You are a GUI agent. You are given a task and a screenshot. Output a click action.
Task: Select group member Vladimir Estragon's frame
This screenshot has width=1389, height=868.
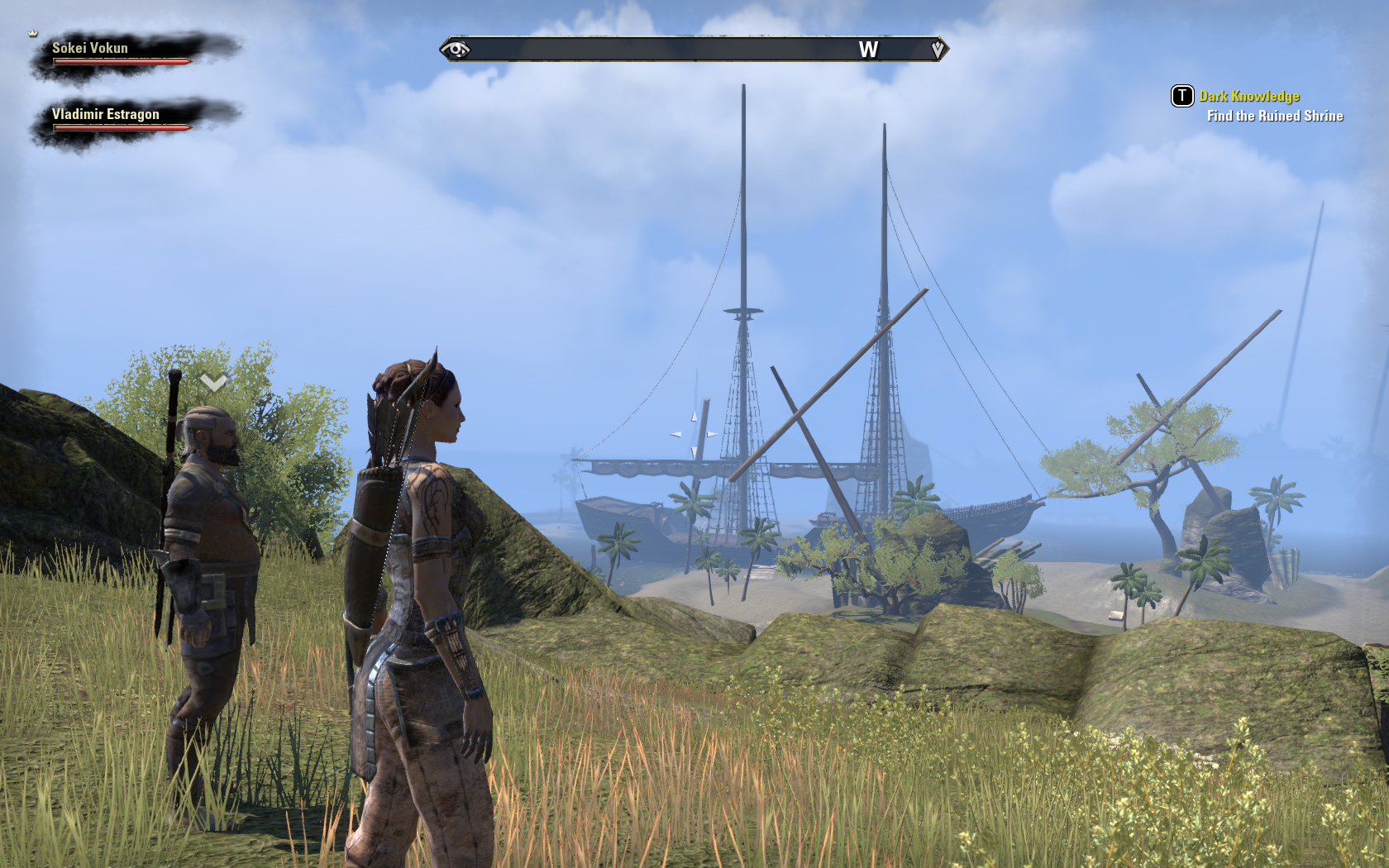point(122,120)
